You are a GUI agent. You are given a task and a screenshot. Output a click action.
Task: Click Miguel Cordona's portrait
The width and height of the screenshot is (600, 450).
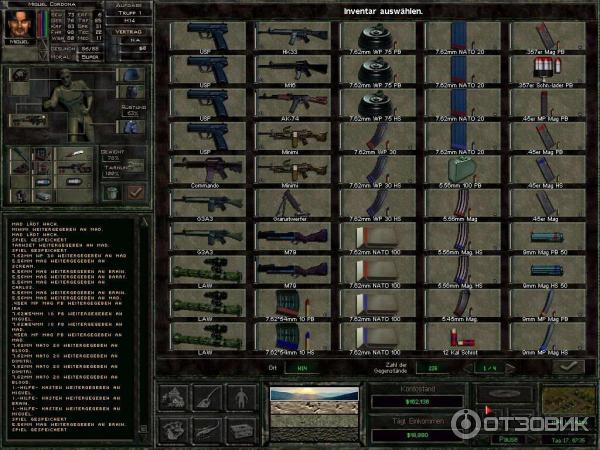pyautogui.click(x=20, y=23)
